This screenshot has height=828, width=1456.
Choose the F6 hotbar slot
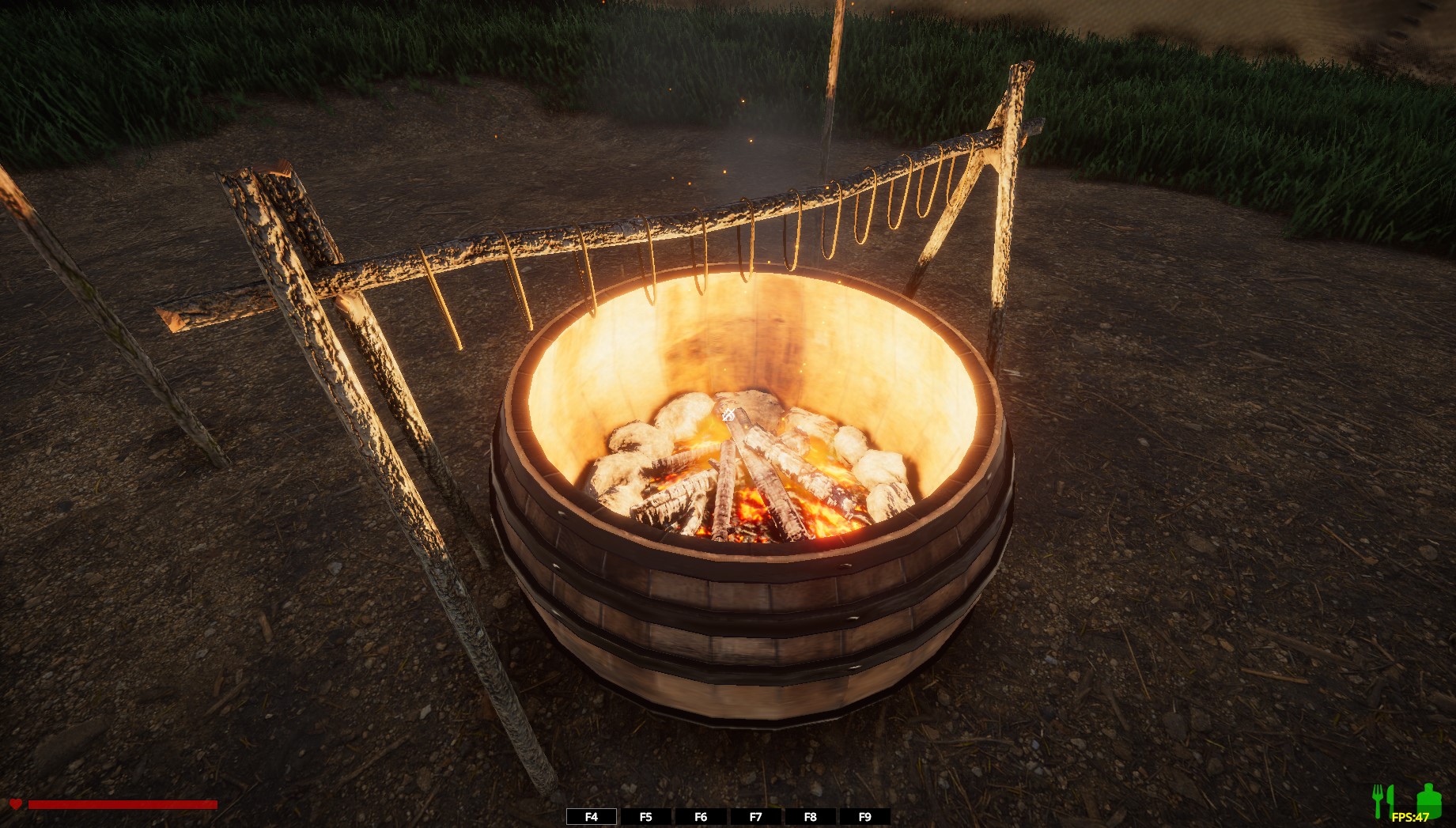click(x=701, y=817)
